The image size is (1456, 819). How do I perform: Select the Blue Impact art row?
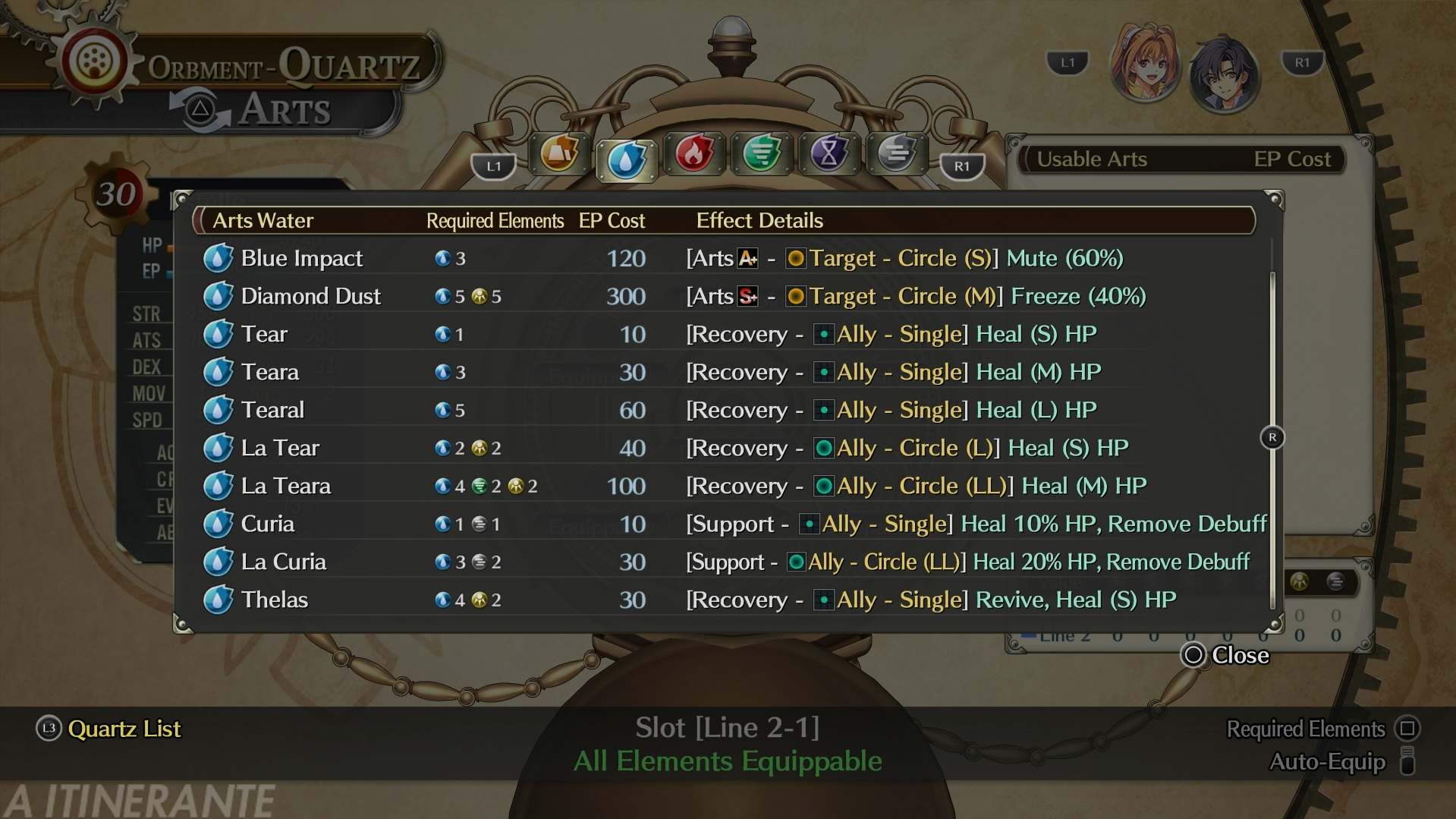pyautogui.click(x=302, y=258)
